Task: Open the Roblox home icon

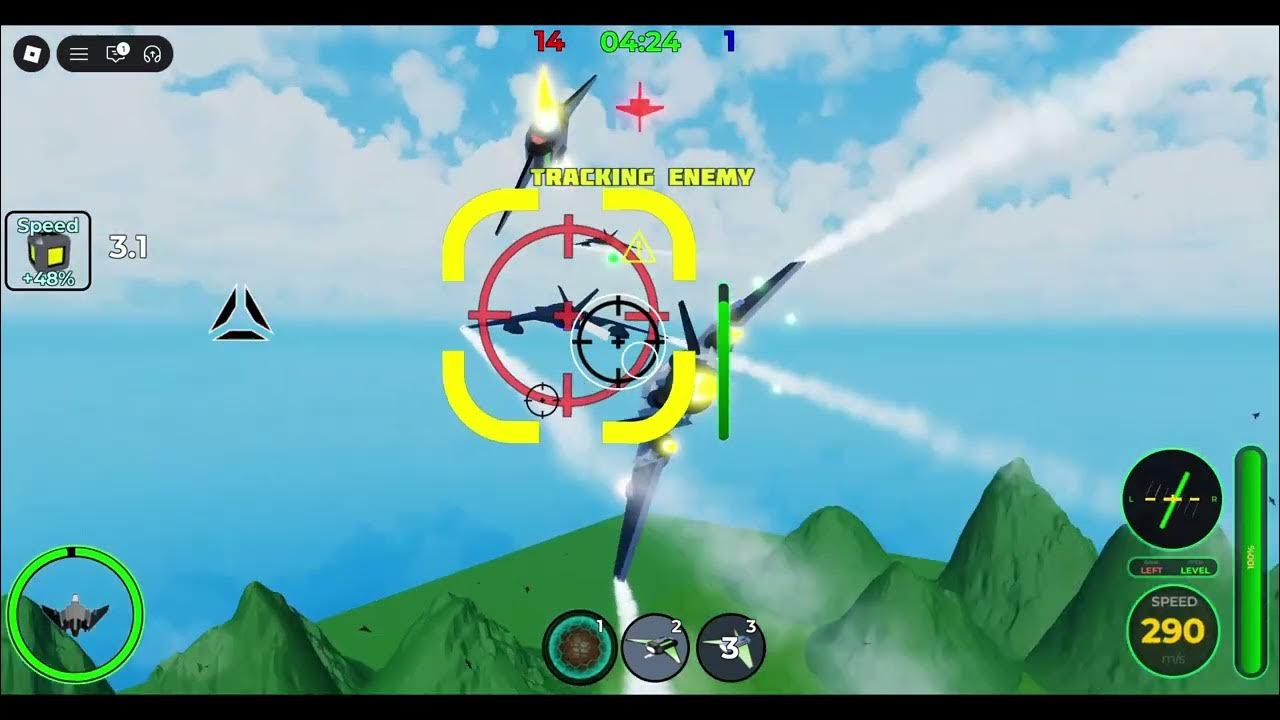Action: coord(31,54)
